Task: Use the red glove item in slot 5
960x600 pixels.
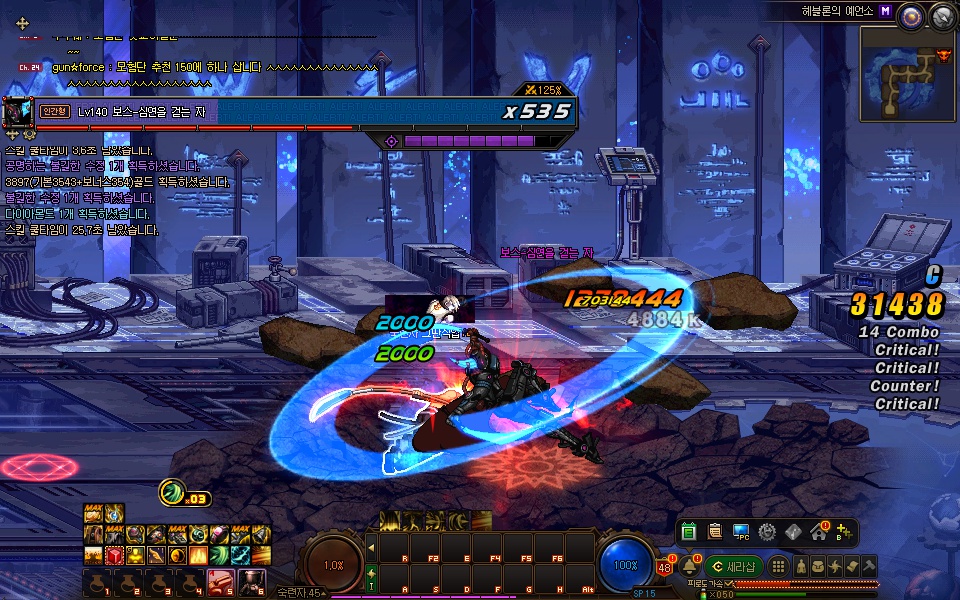Action: point(219,581)
